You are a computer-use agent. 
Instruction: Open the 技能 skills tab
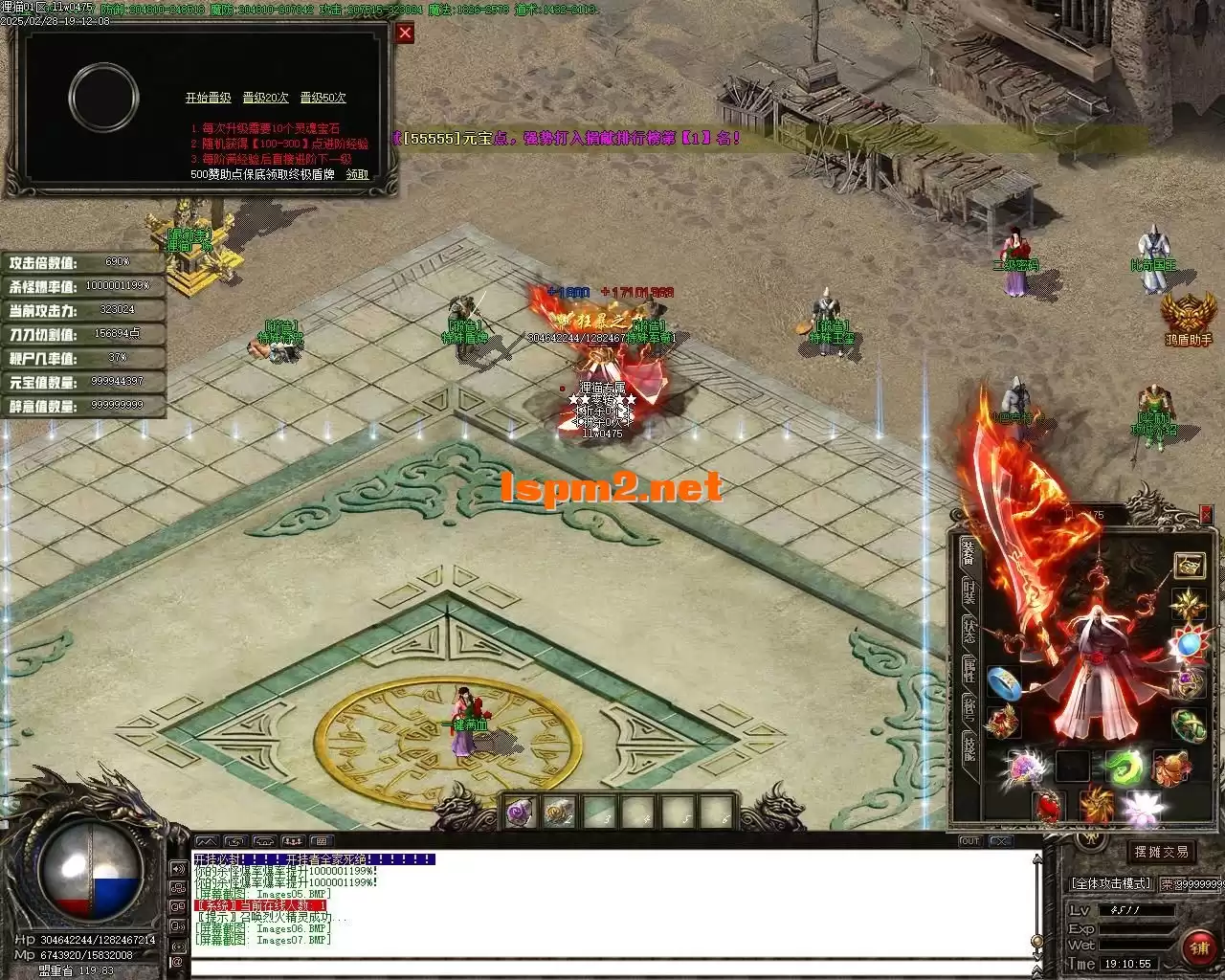tap(969, 748)
